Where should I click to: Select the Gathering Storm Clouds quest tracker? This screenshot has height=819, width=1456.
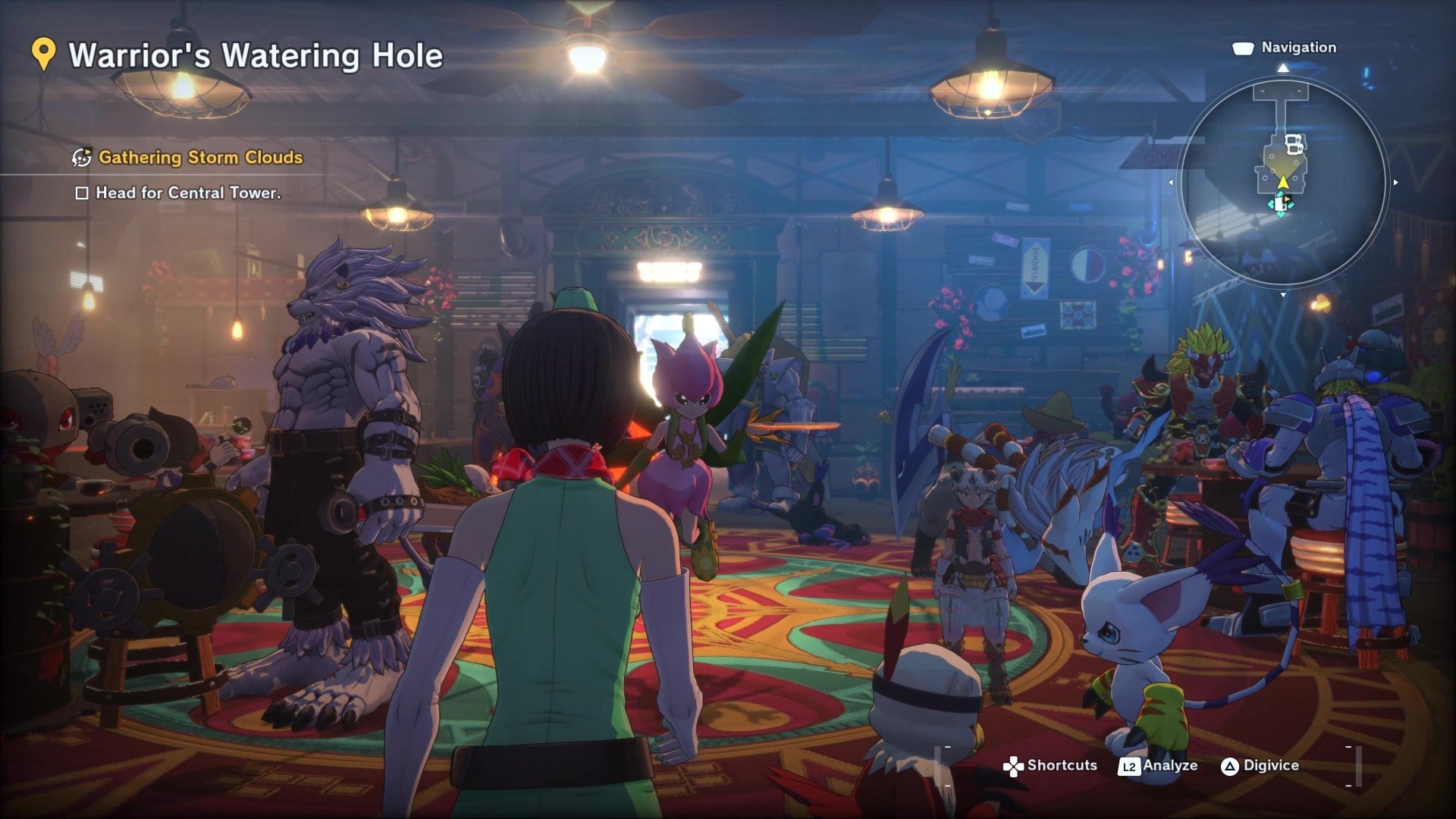(x=200, y=158)
